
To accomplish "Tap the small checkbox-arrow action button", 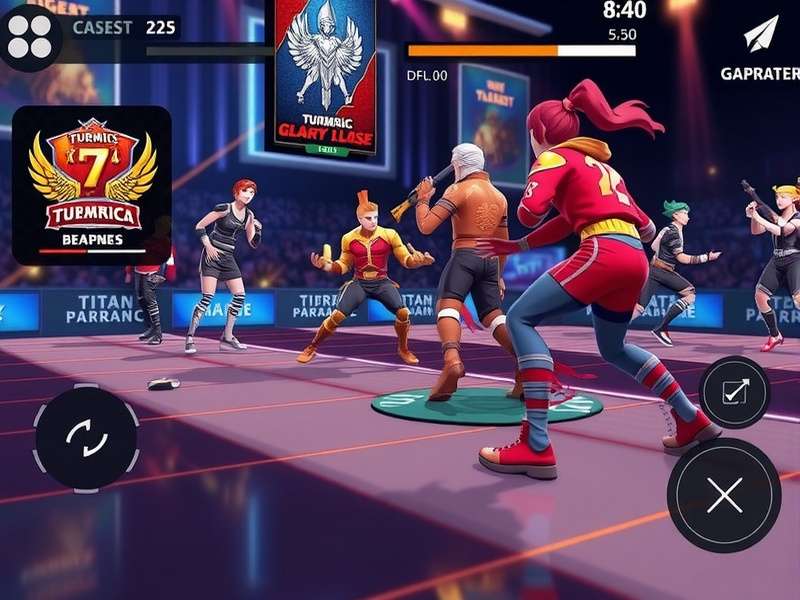I will click(734, 392).
